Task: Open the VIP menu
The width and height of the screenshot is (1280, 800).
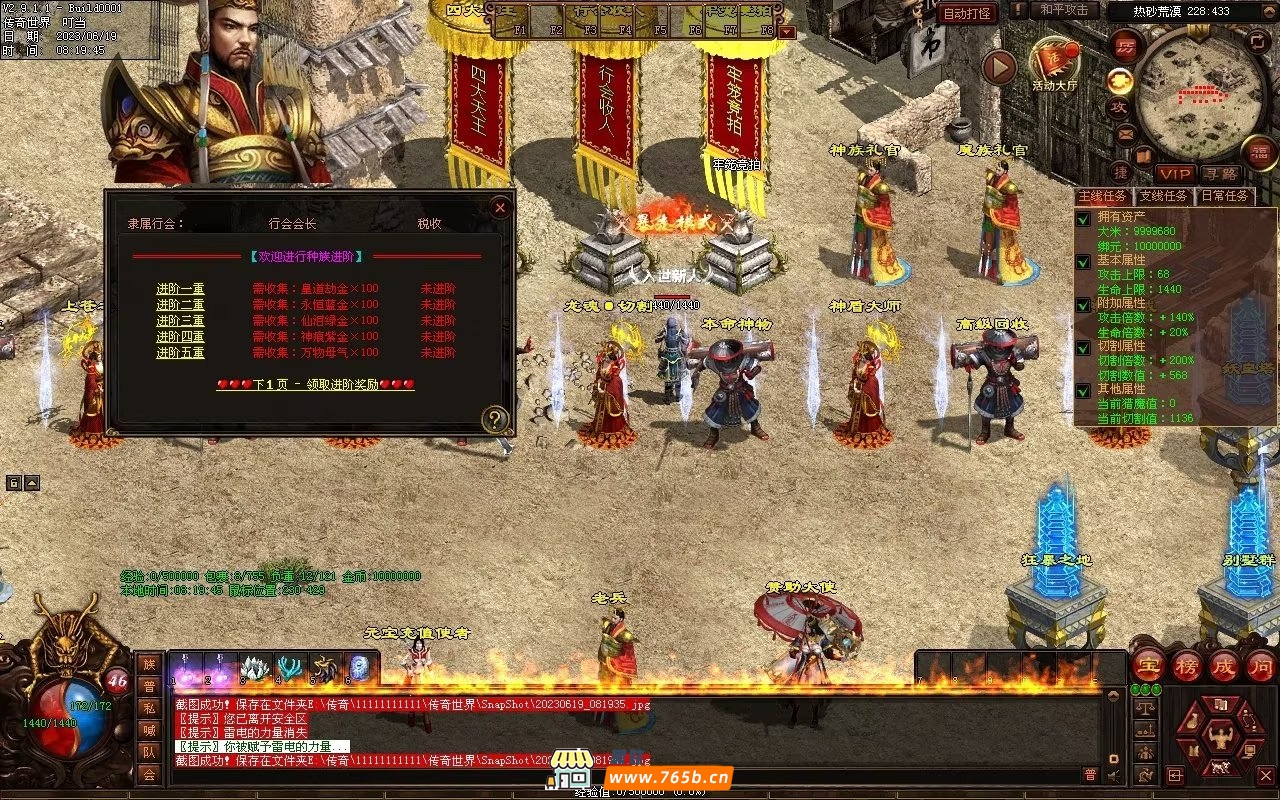Action: [x=1176, y=174]
